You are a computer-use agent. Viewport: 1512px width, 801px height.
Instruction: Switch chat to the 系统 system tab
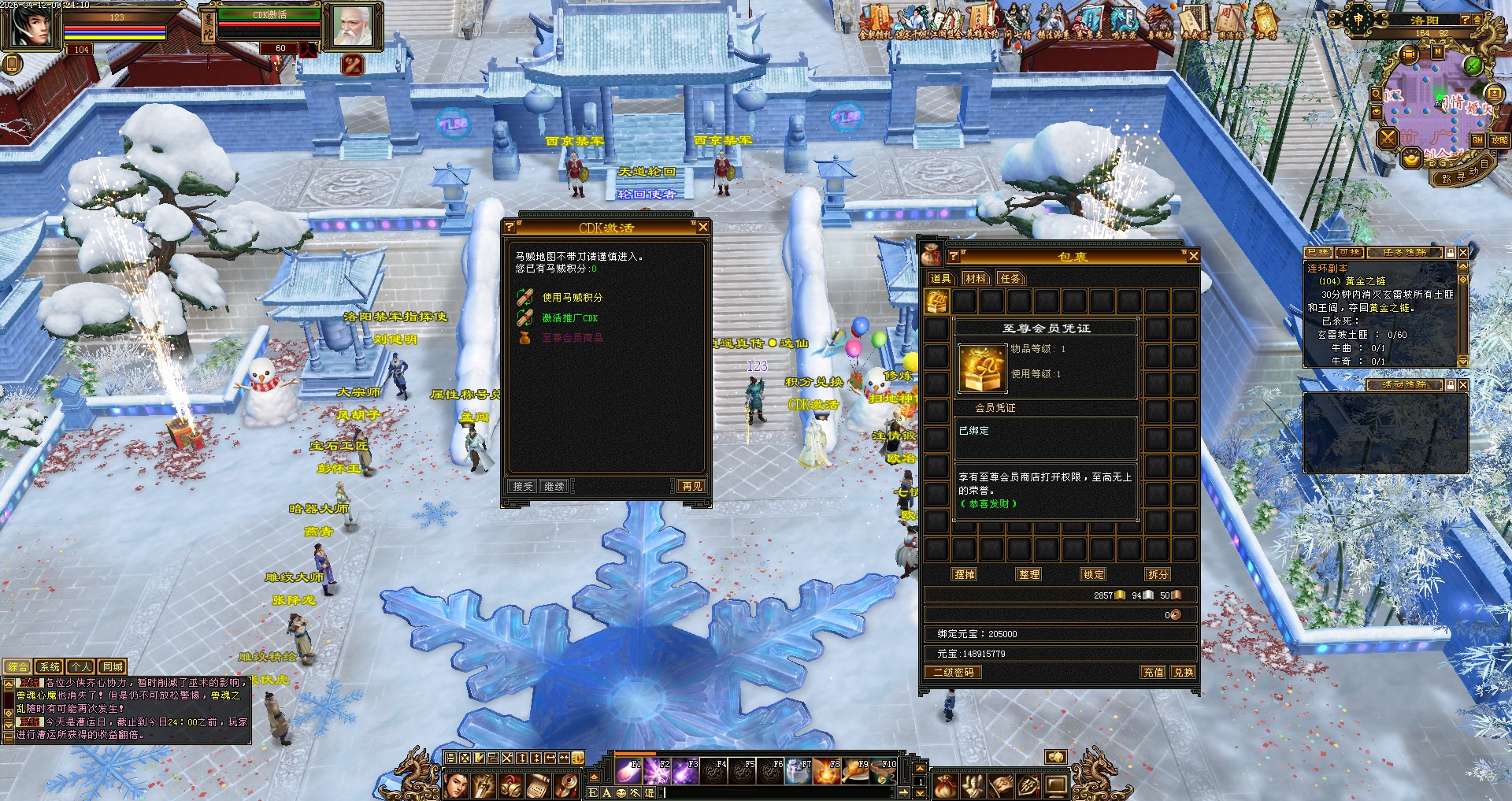point(50,667)
